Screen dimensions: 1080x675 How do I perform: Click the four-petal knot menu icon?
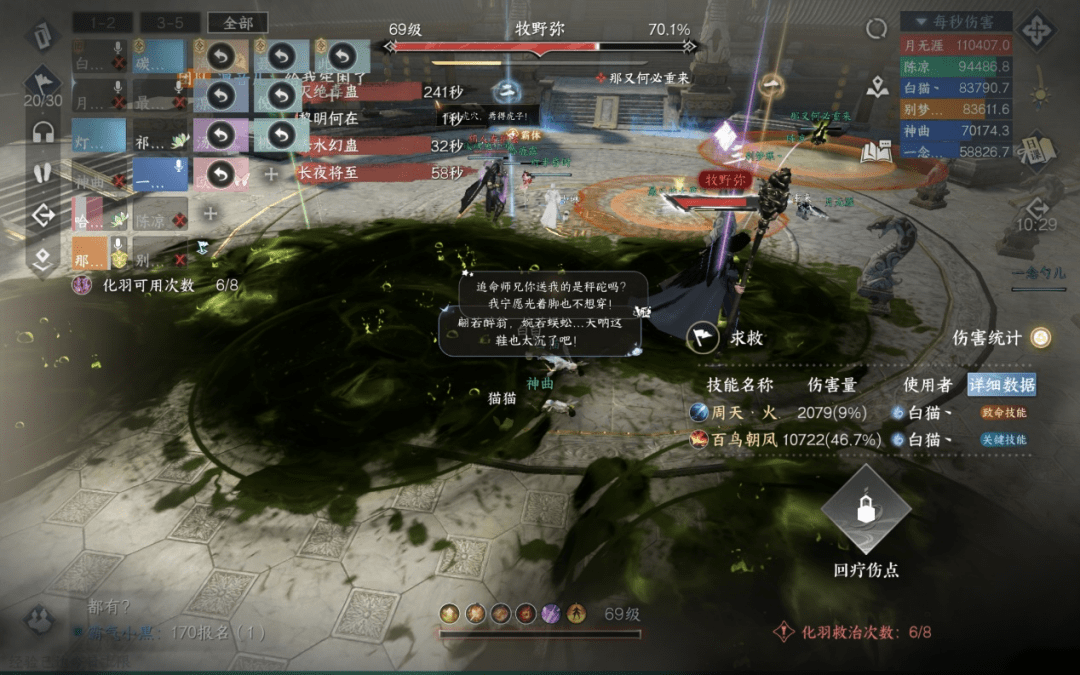(x=1037, y=30)
